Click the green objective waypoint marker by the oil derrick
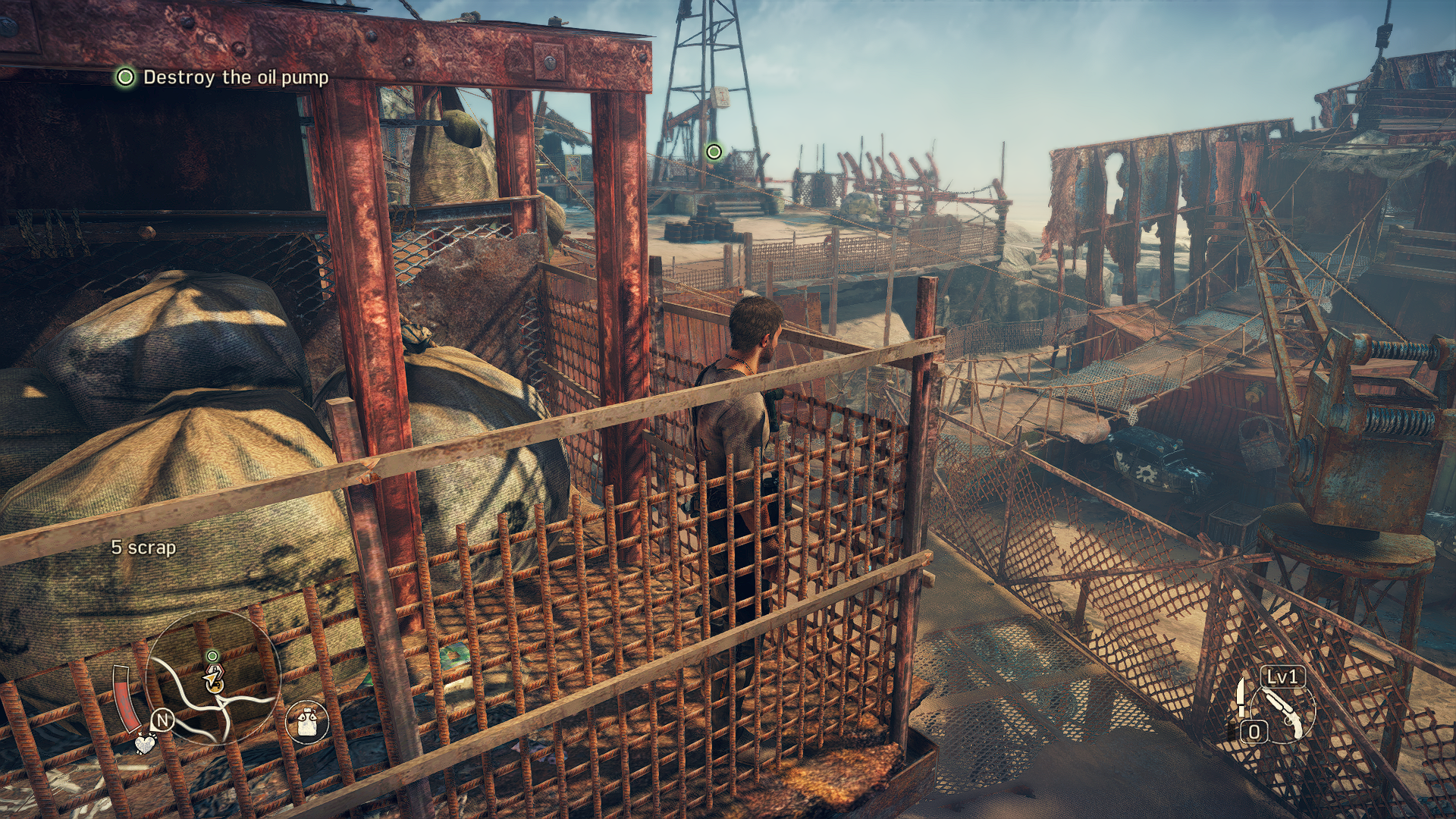 [714, 152]
